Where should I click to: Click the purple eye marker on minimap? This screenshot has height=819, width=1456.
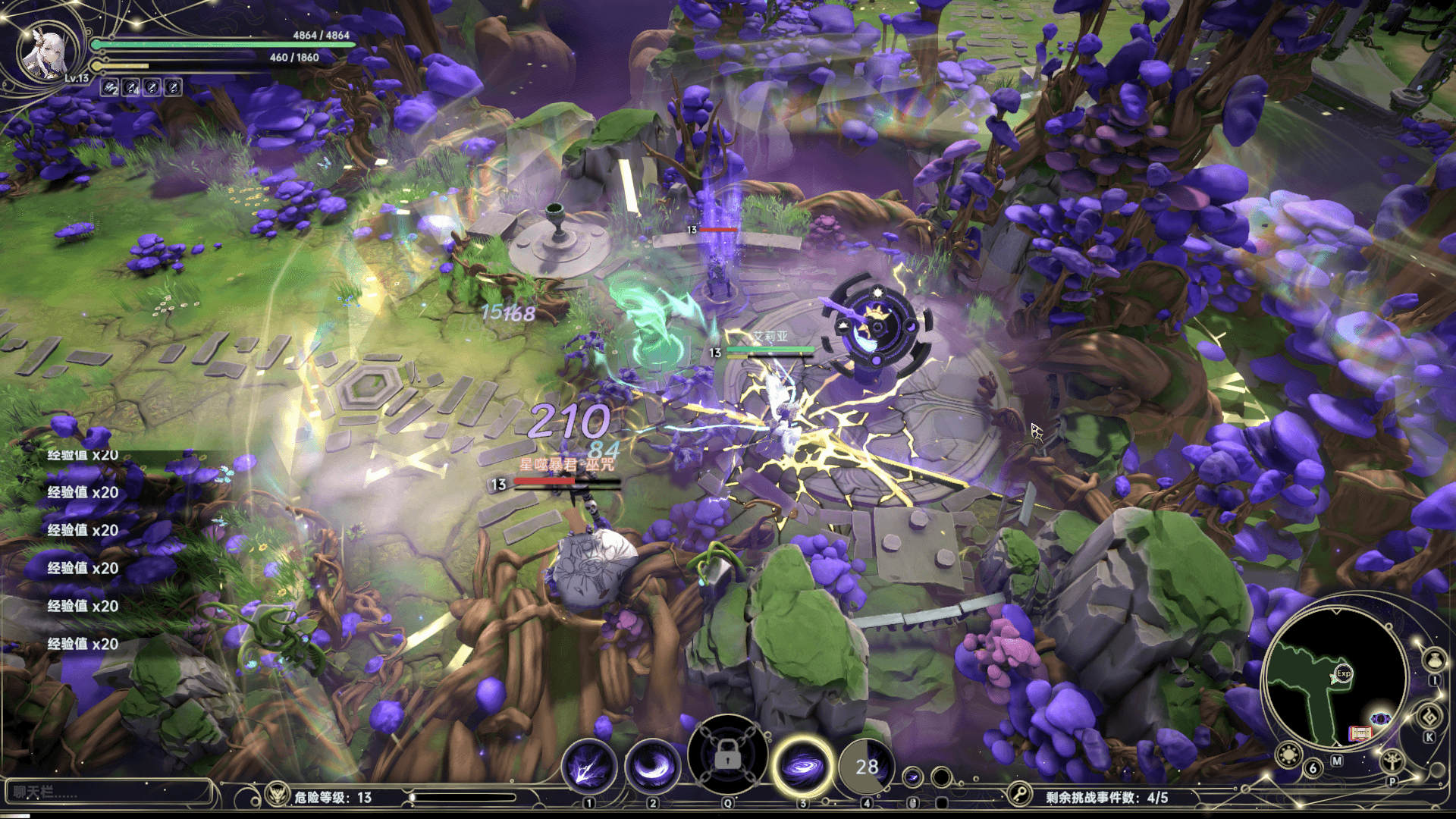tap(1380, 719)
